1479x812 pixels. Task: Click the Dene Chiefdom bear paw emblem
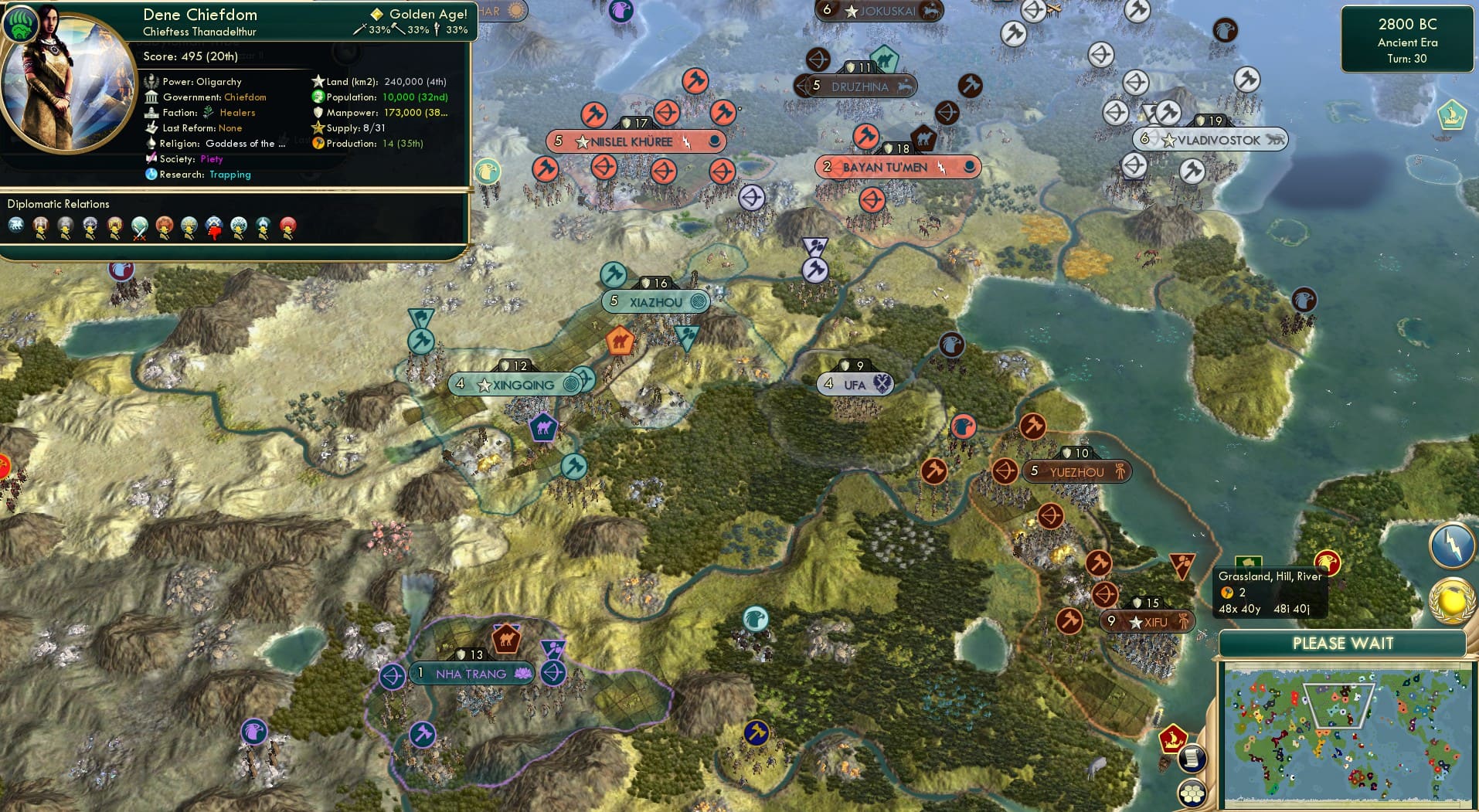click(x=22, y=24)
